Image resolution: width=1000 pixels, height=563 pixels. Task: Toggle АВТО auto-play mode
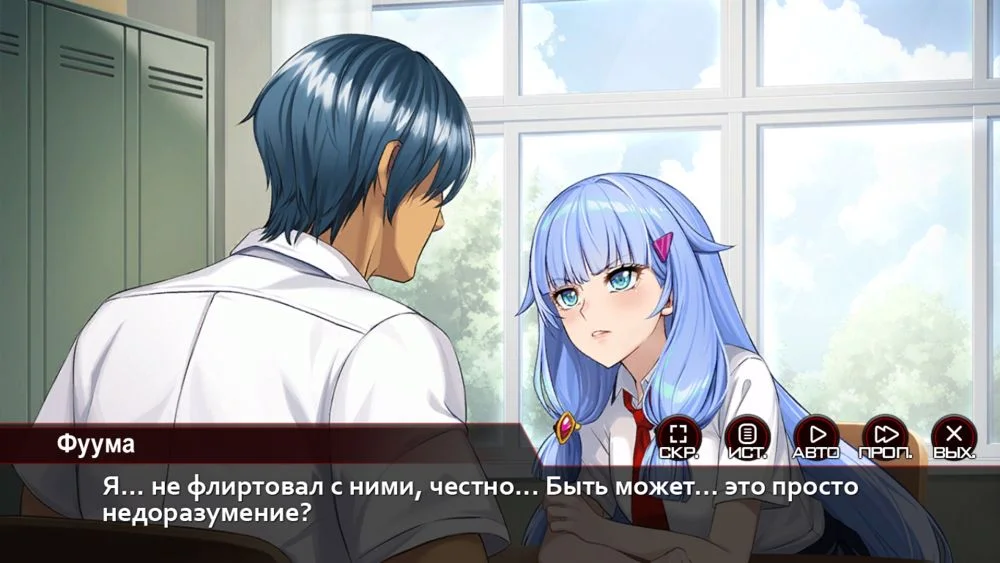click(x=816, y=436)
